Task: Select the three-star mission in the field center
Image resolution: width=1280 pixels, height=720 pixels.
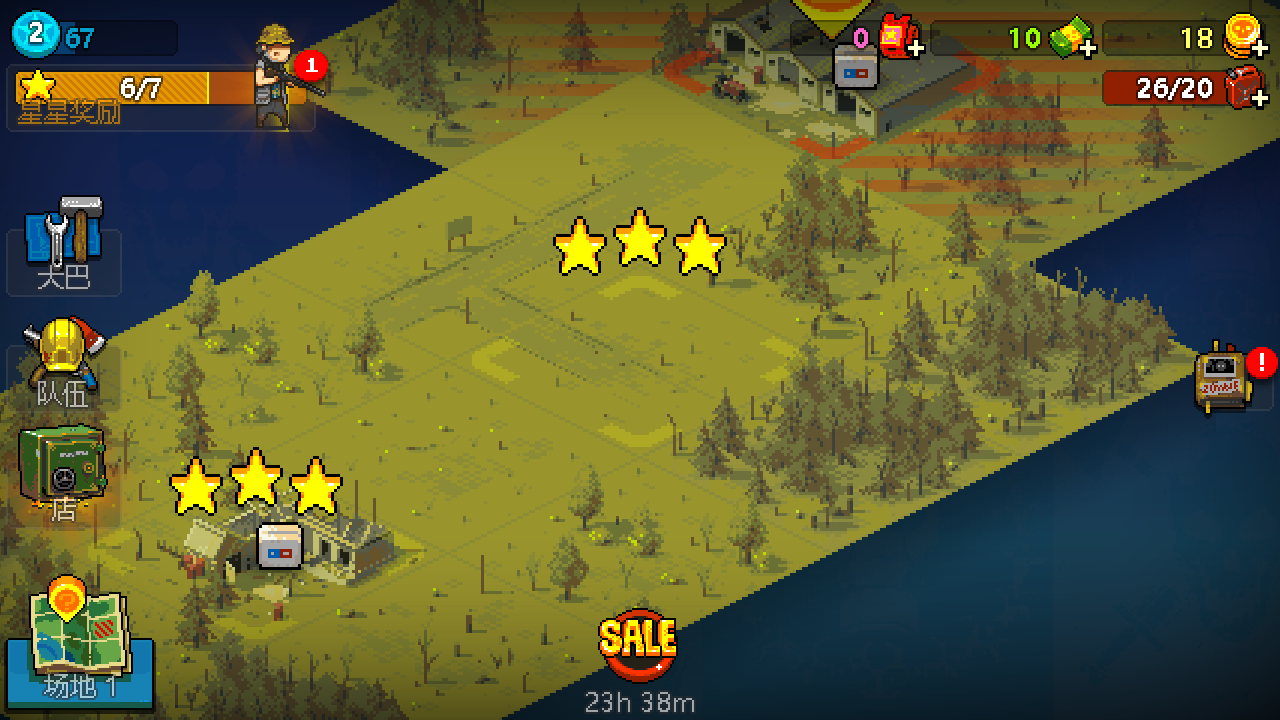Action: point(640,245)
